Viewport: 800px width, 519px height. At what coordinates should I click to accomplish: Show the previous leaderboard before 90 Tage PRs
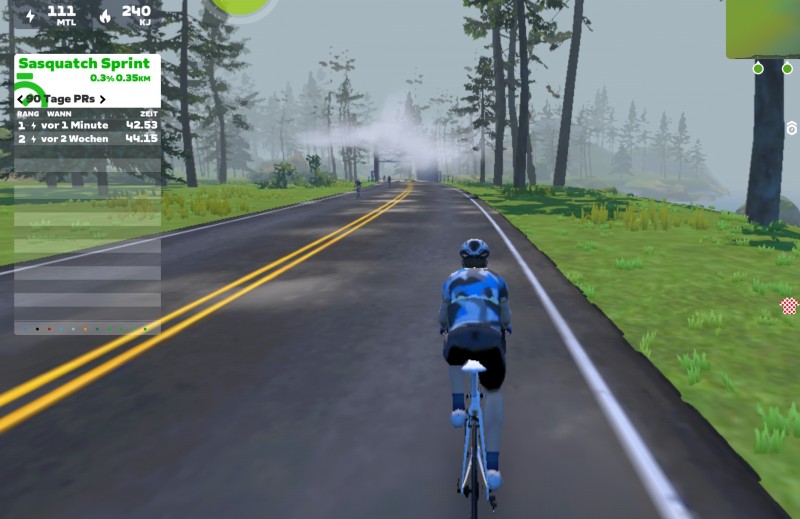coord(21,99)
